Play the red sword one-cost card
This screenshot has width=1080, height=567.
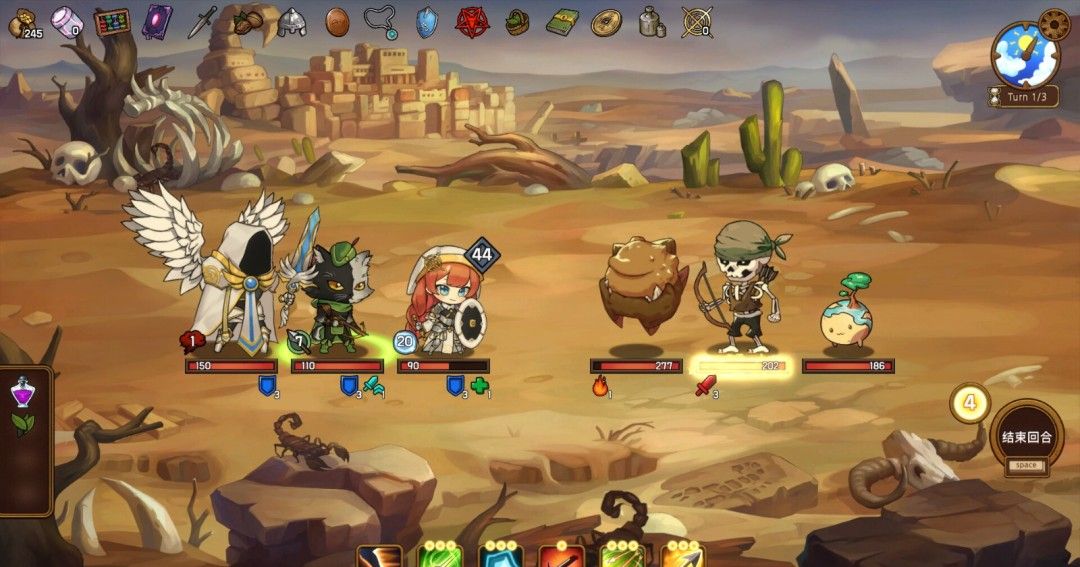click(x=560, y=556)
